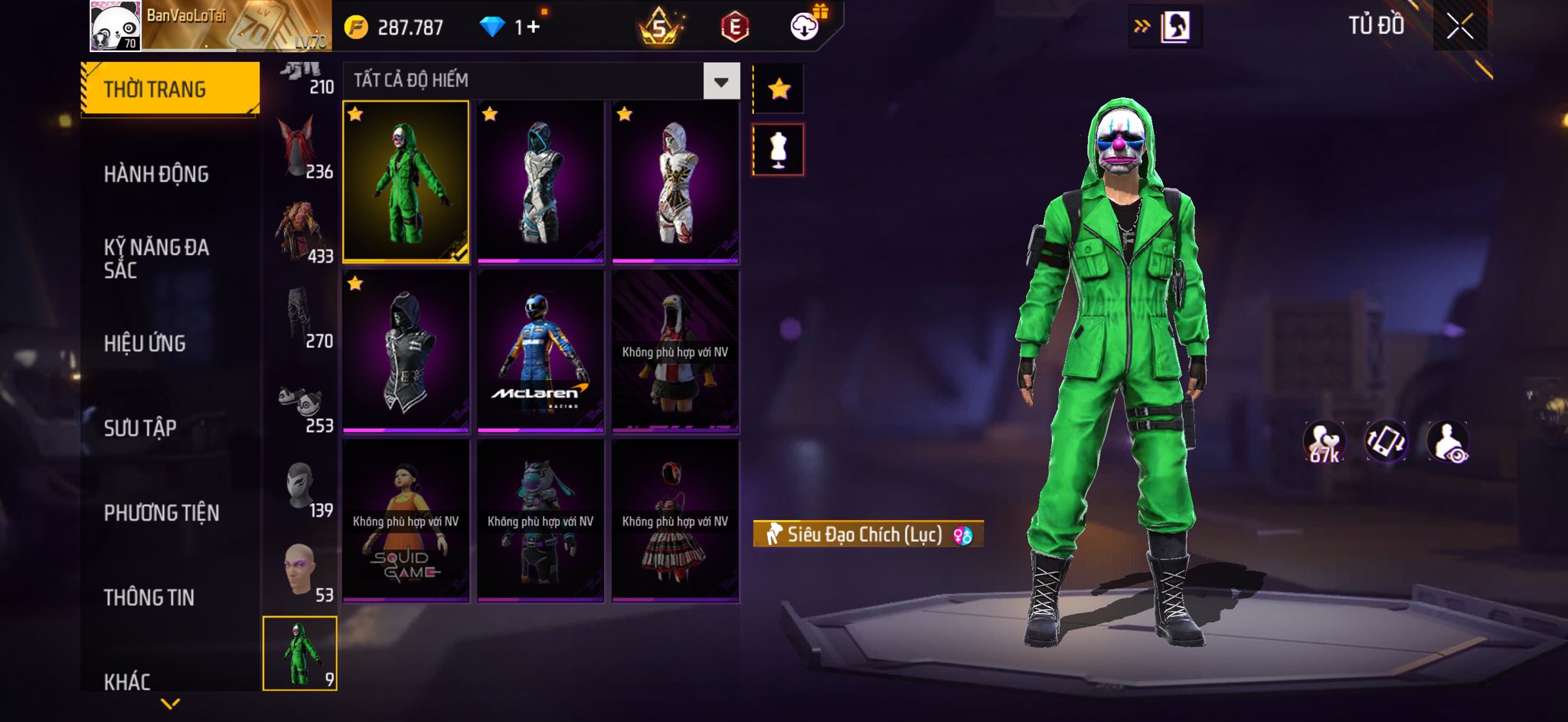
Task: Open the red fox-ear headwear subcategory
Action: coord(300,148)
